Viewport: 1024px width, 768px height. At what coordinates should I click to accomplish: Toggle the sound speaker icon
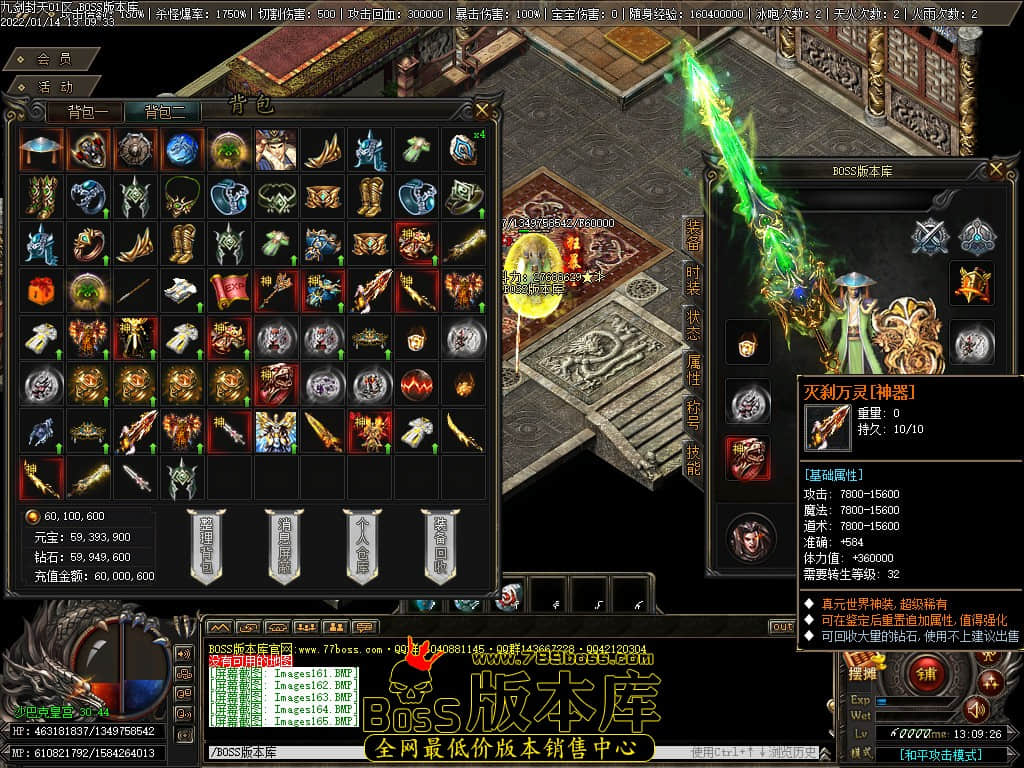pyautogui.click(x=975, y=709)
